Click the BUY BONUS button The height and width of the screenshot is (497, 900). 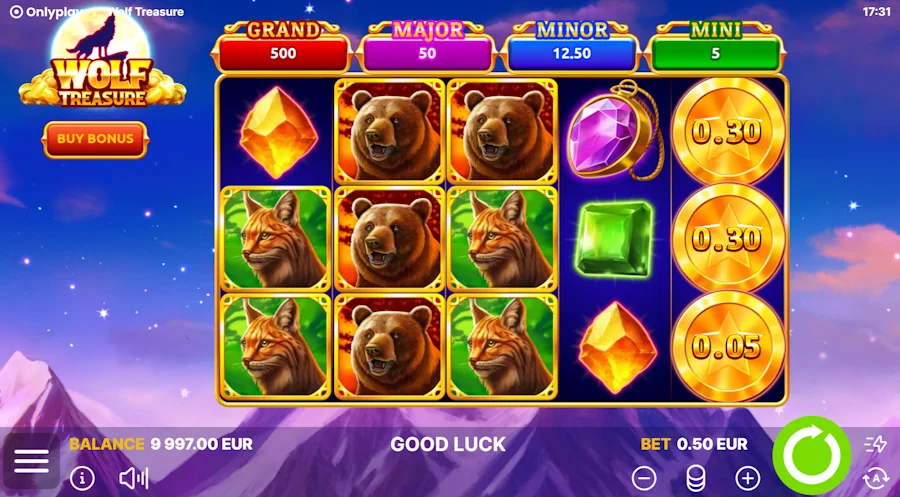point(95,139)
